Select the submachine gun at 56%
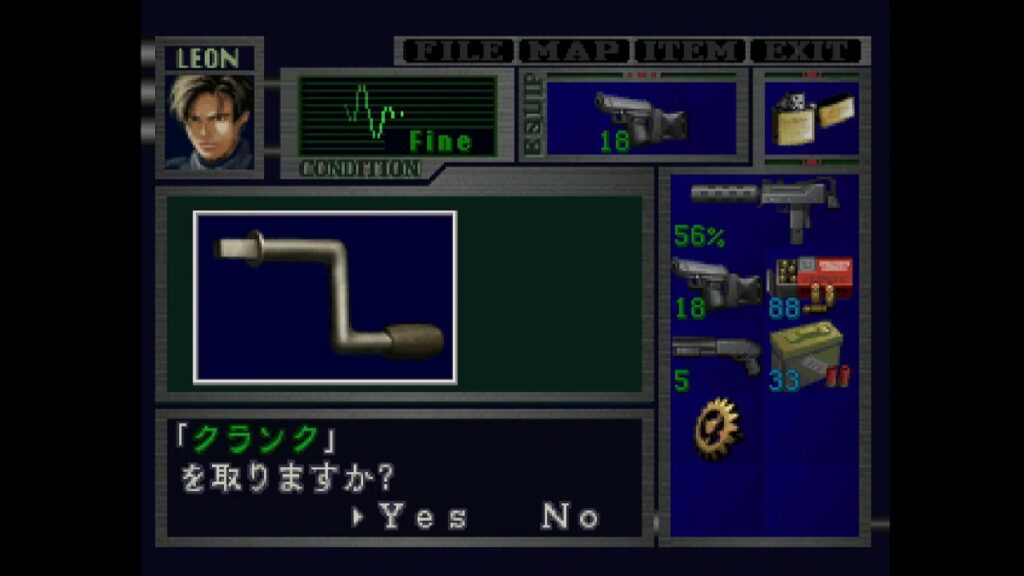 tap(764, 208)
